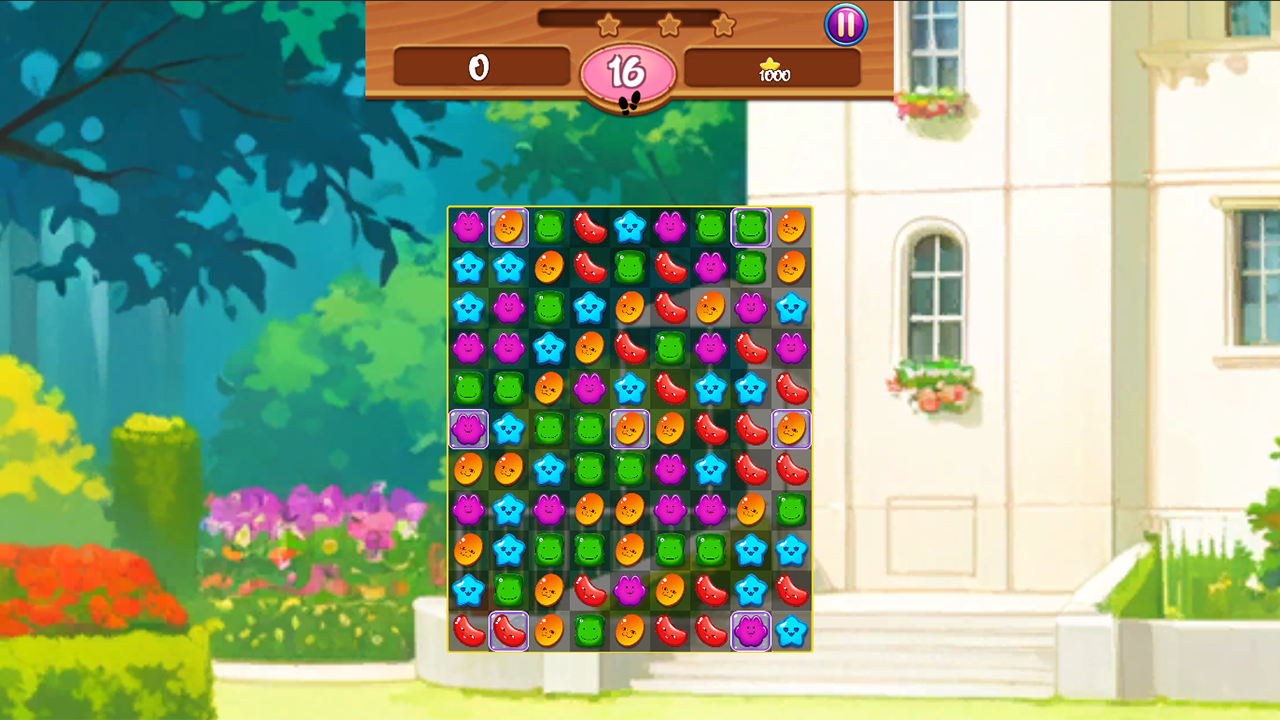Pause the game with the purple button
The image size is (1280, 720).
click(x=845, y=25)
